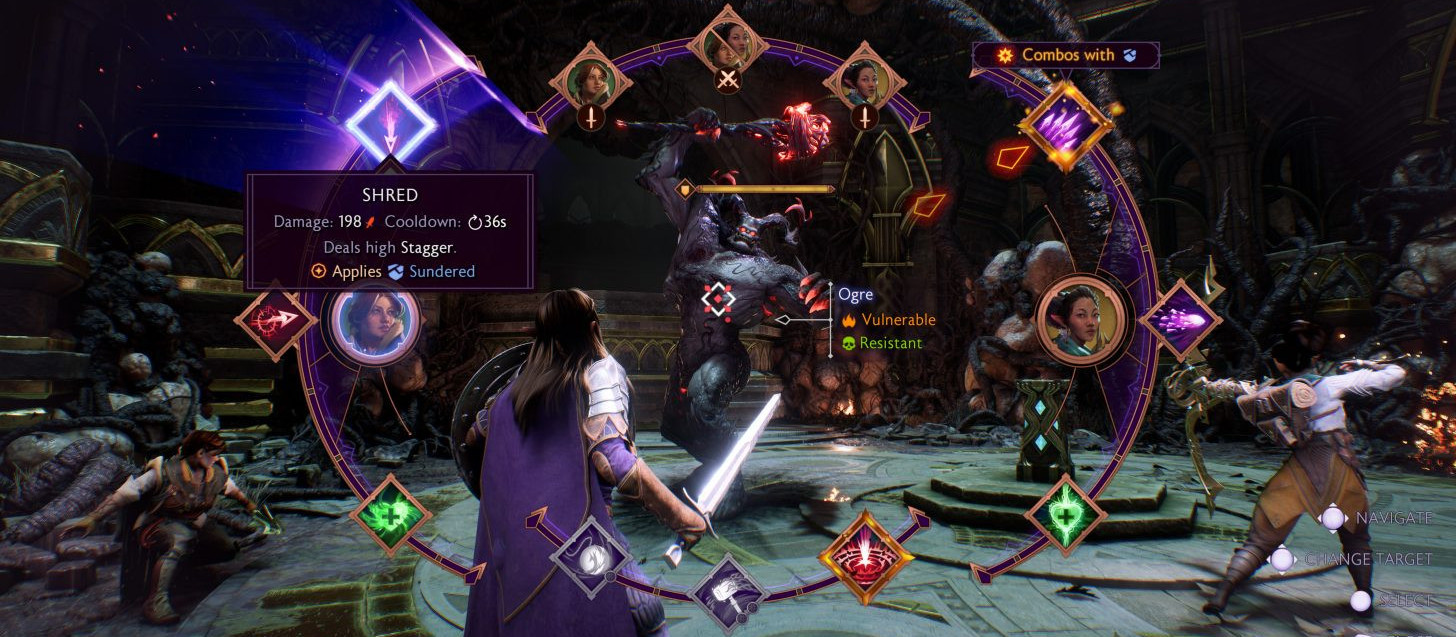
Task: Choose the red arrow ability
Action: [x=275, y=321]
